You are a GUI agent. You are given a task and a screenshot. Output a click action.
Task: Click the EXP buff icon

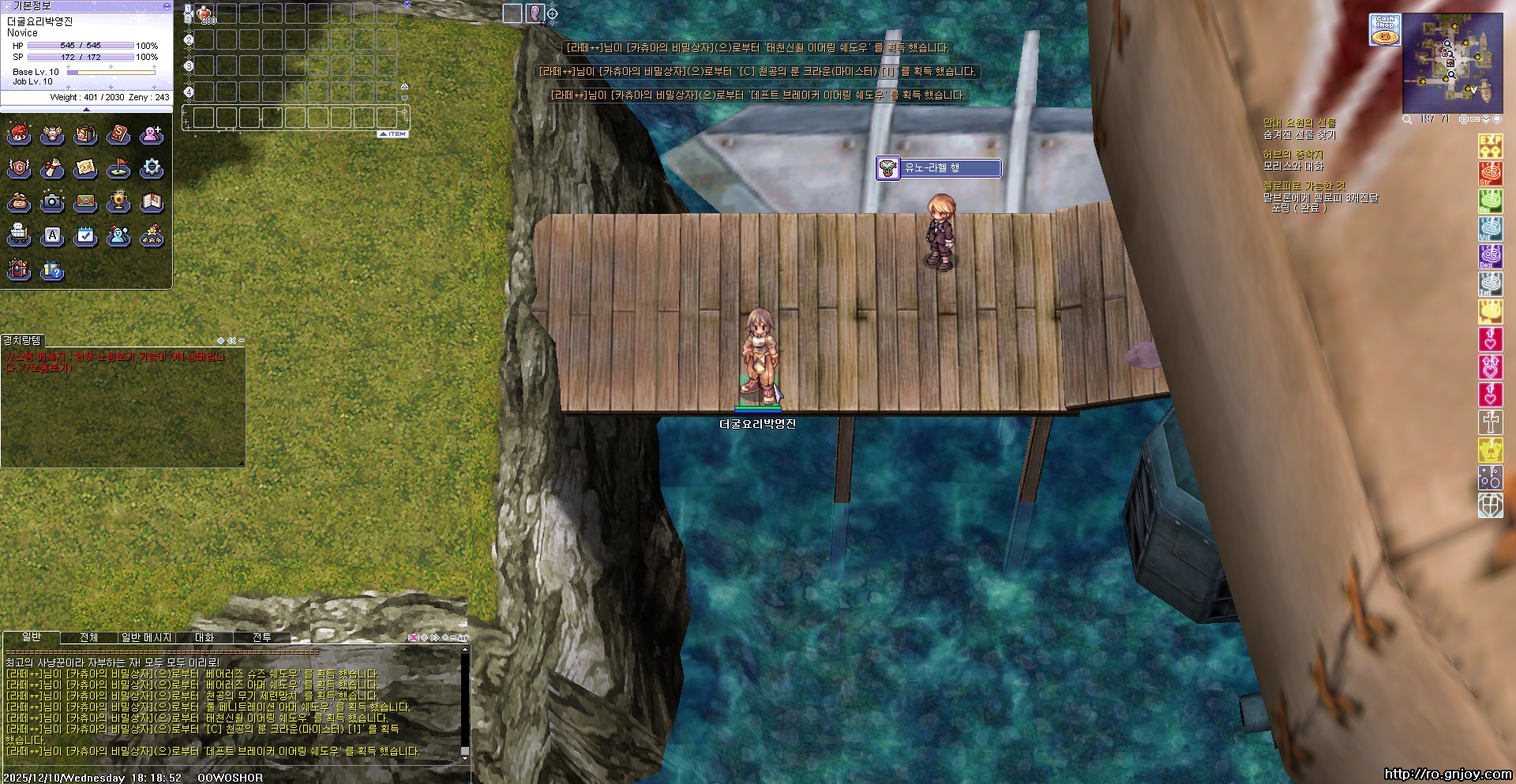tap(1490, 145)
